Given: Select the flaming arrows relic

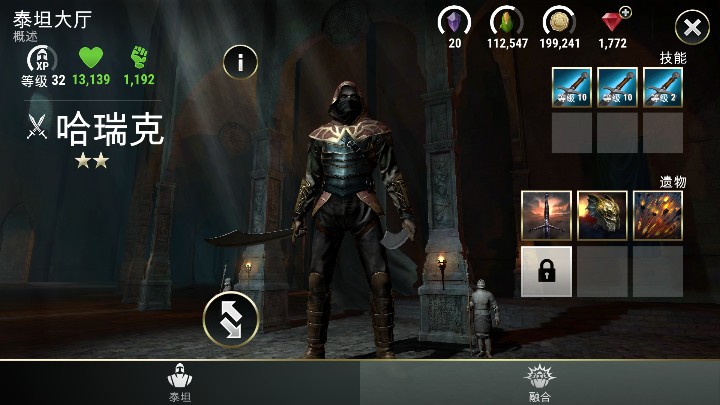Looking at the screenshot, I should pos(657,215).
